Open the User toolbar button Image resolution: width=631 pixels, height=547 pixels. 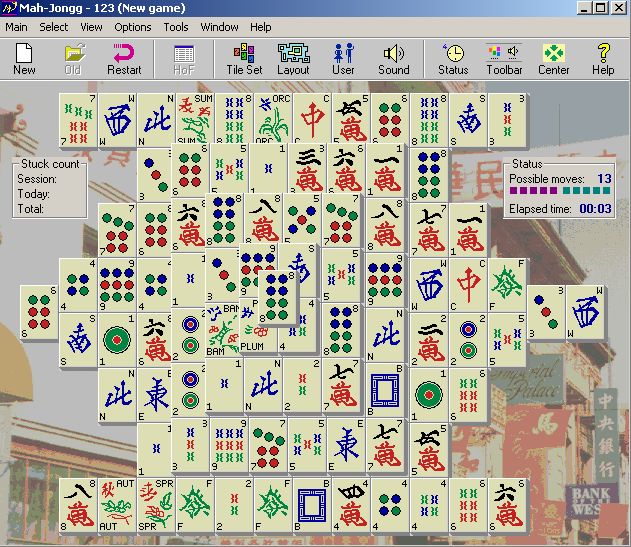(343, 59)
